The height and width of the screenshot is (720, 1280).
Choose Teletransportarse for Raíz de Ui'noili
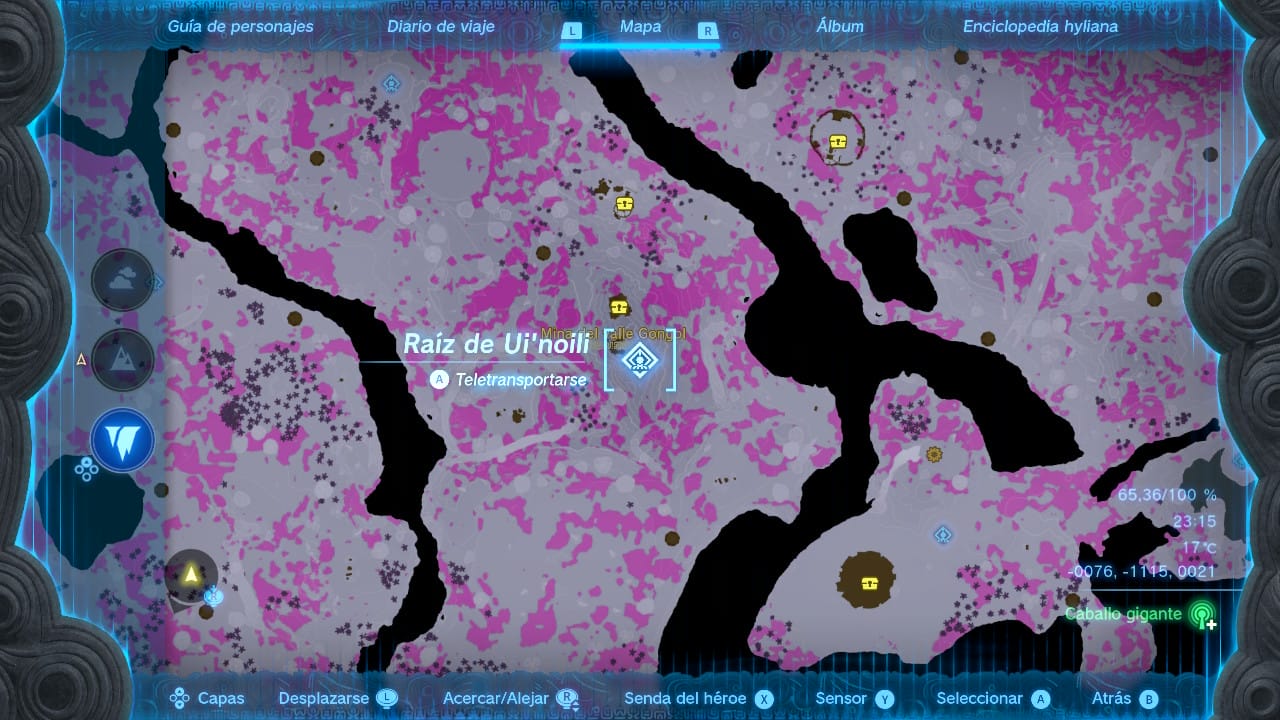(510, 380)
